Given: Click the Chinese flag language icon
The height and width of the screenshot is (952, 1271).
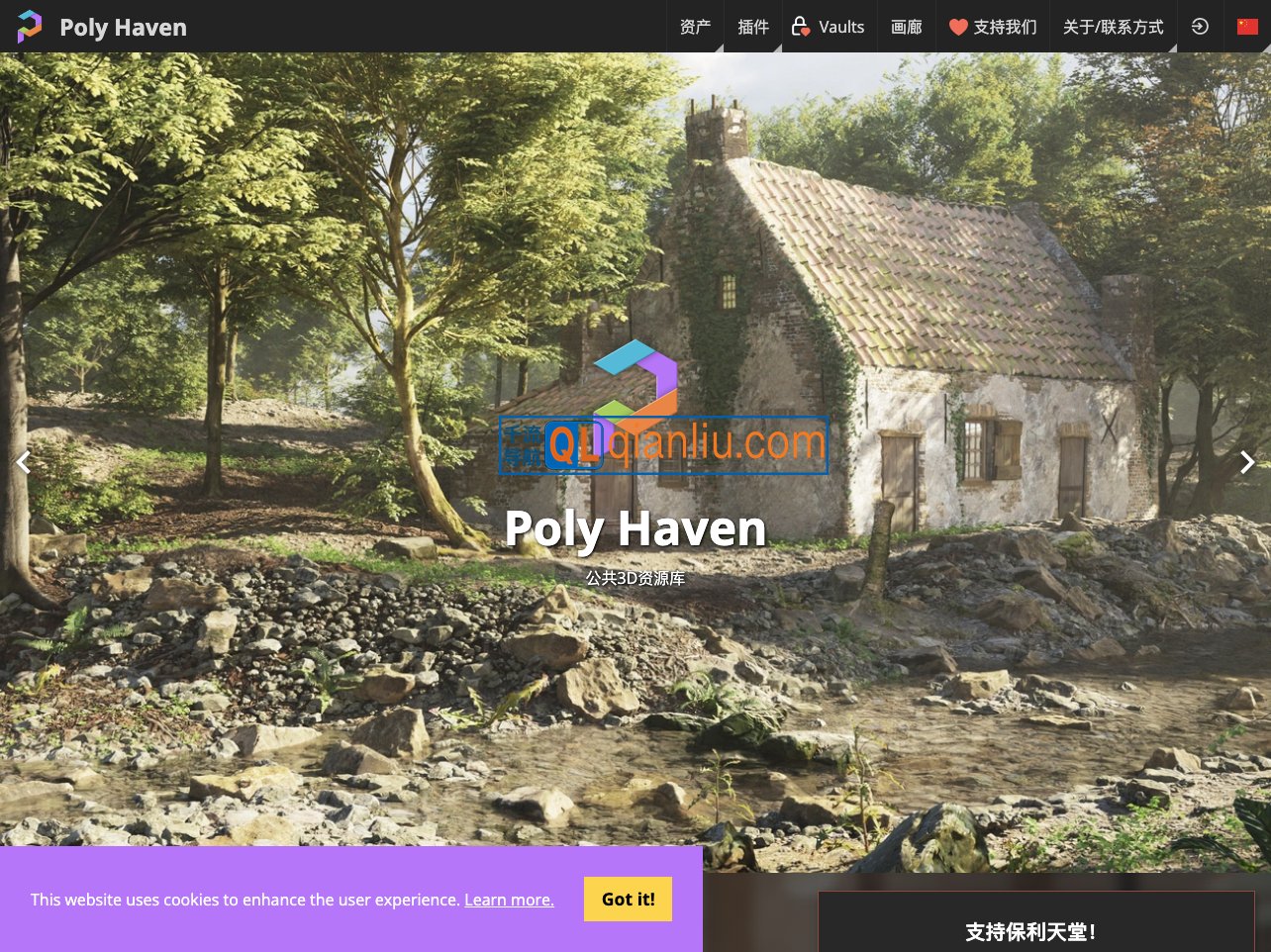Looking at the screenshot, I should pyautogui.click(x=1247, y=27).
